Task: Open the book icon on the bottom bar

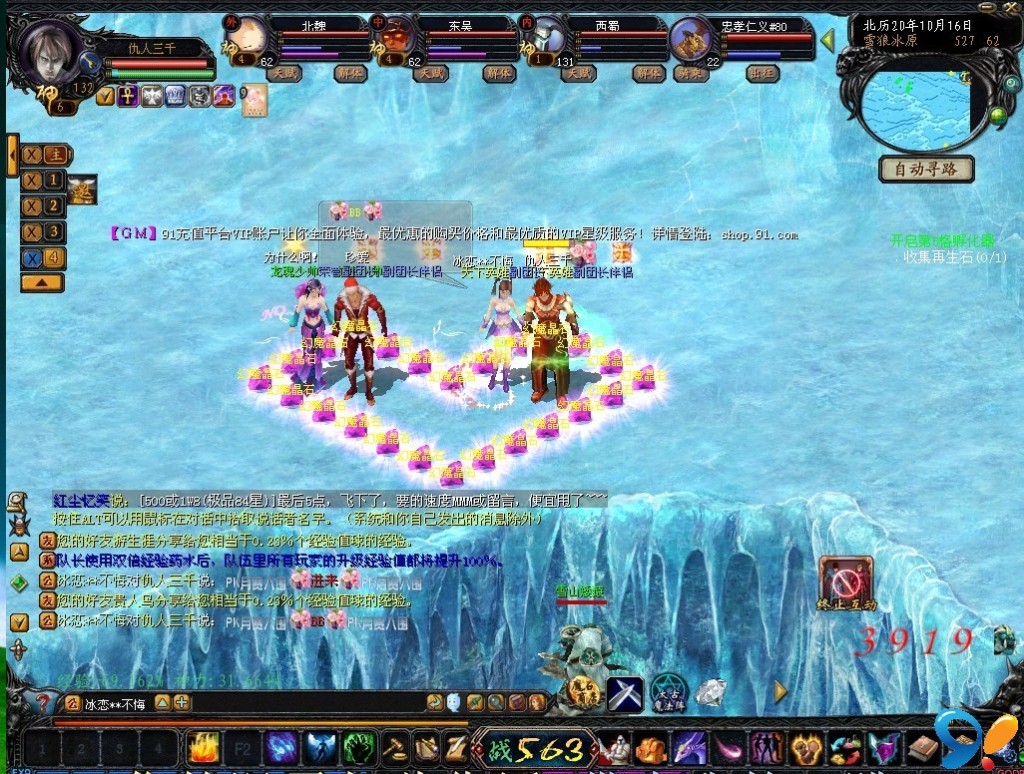Action: 922,748
